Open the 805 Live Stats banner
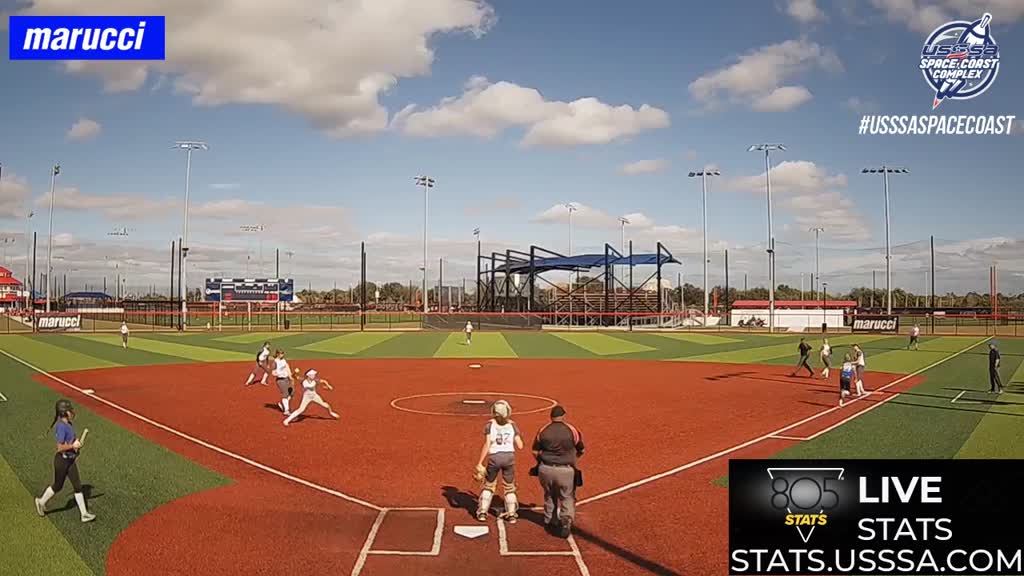1024x576 pixels. click(x=876, y=517)
